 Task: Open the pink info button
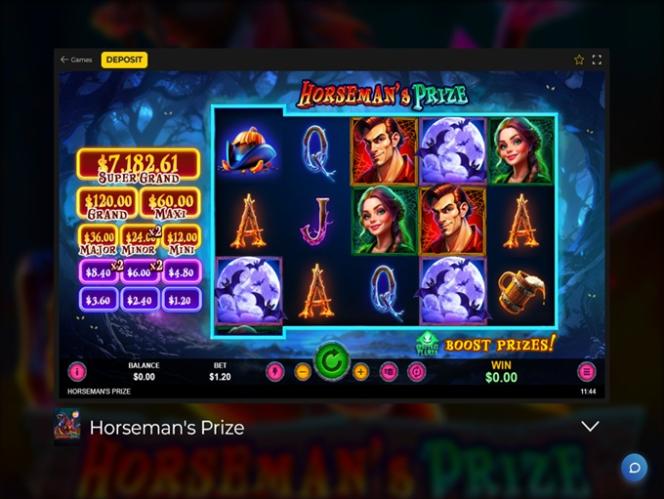[77, 371]
